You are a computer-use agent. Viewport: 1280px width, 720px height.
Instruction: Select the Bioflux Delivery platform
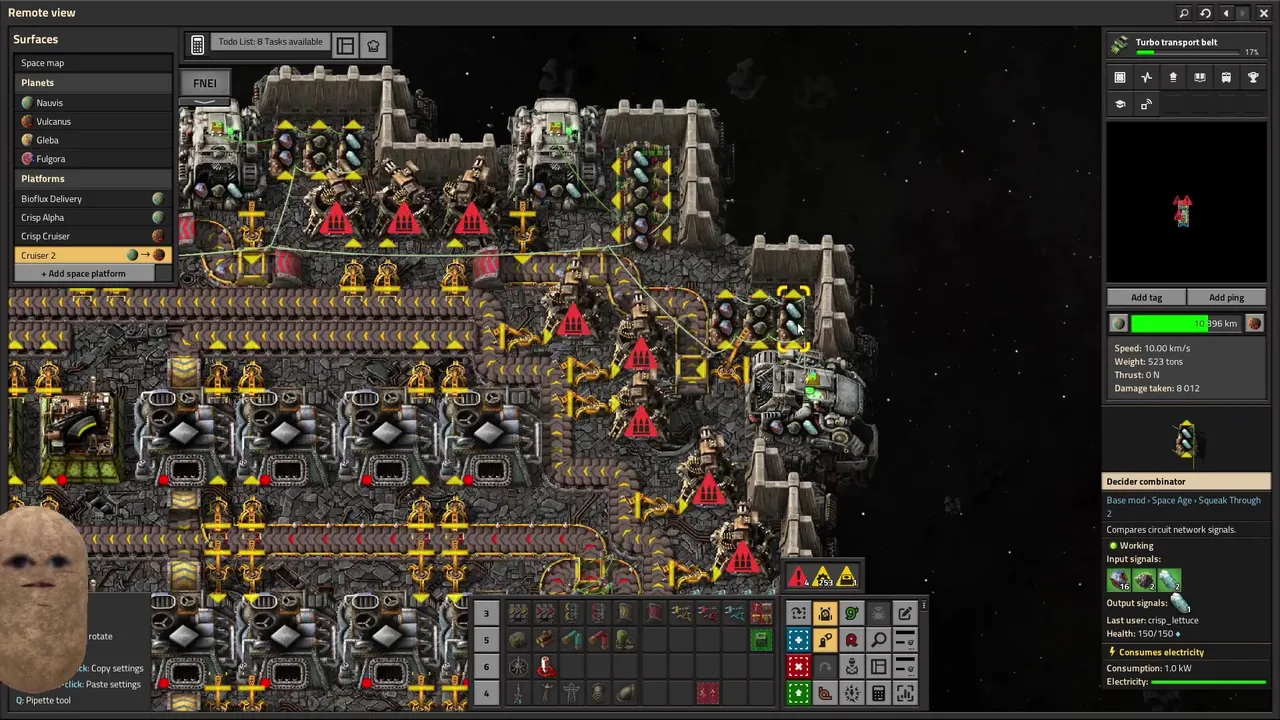pos(52,199)
